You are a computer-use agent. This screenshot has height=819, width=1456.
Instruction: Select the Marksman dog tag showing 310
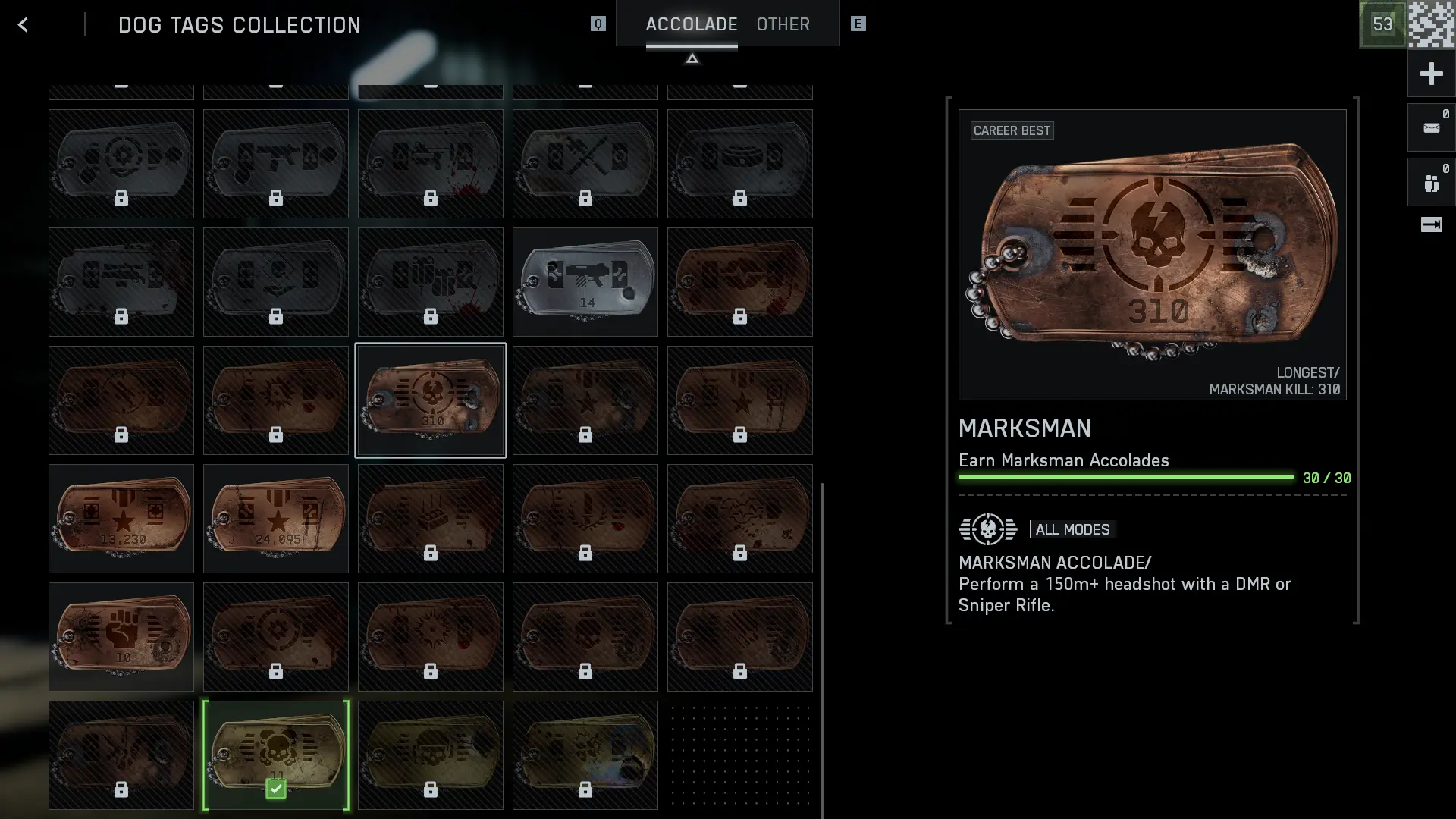(430, 400)
